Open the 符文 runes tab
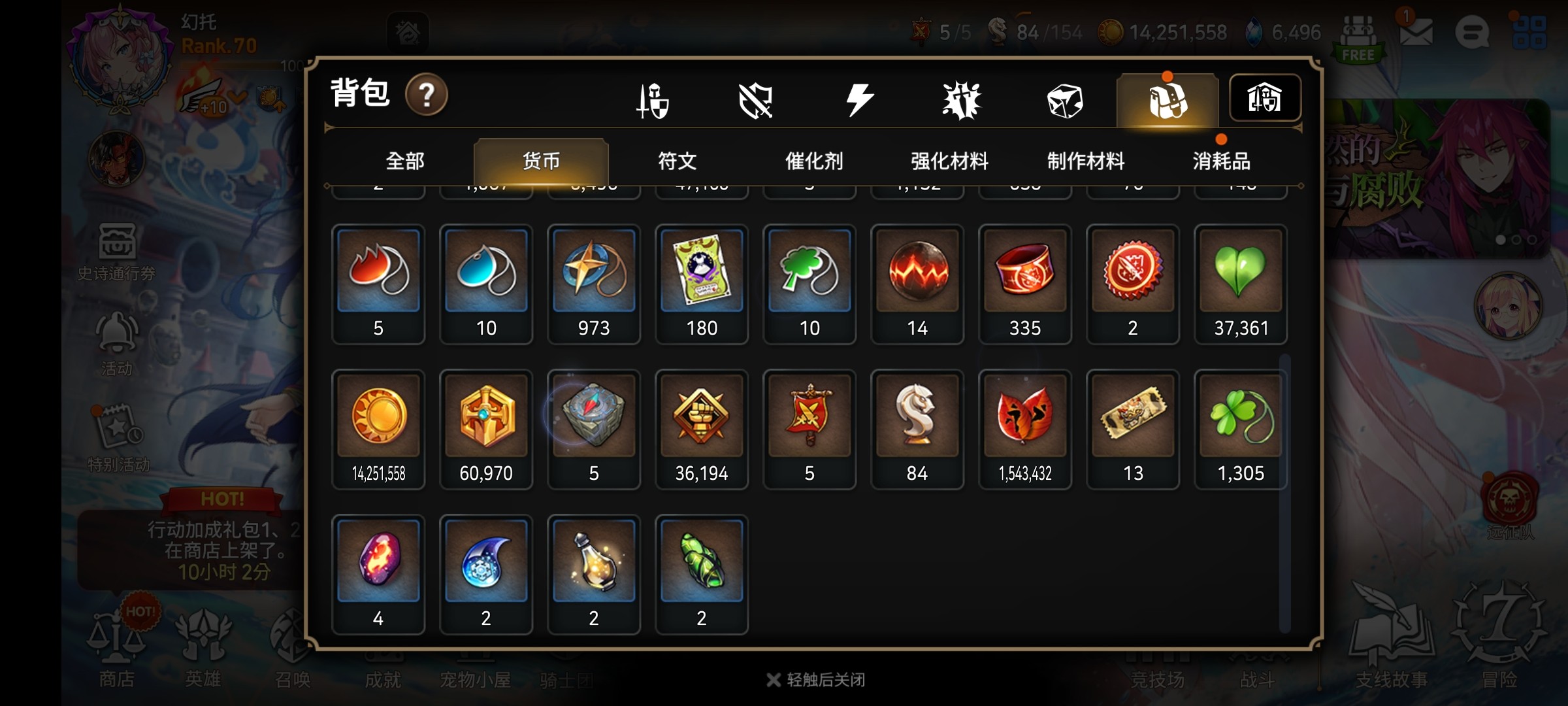Viewport: 1568px width, 706px height. click(677, 161)
